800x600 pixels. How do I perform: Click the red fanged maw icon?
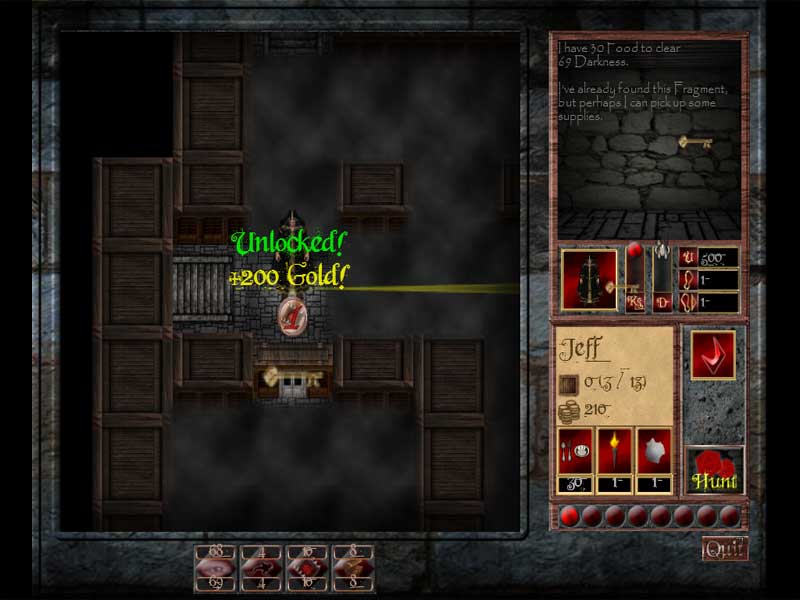click(307, 566)
